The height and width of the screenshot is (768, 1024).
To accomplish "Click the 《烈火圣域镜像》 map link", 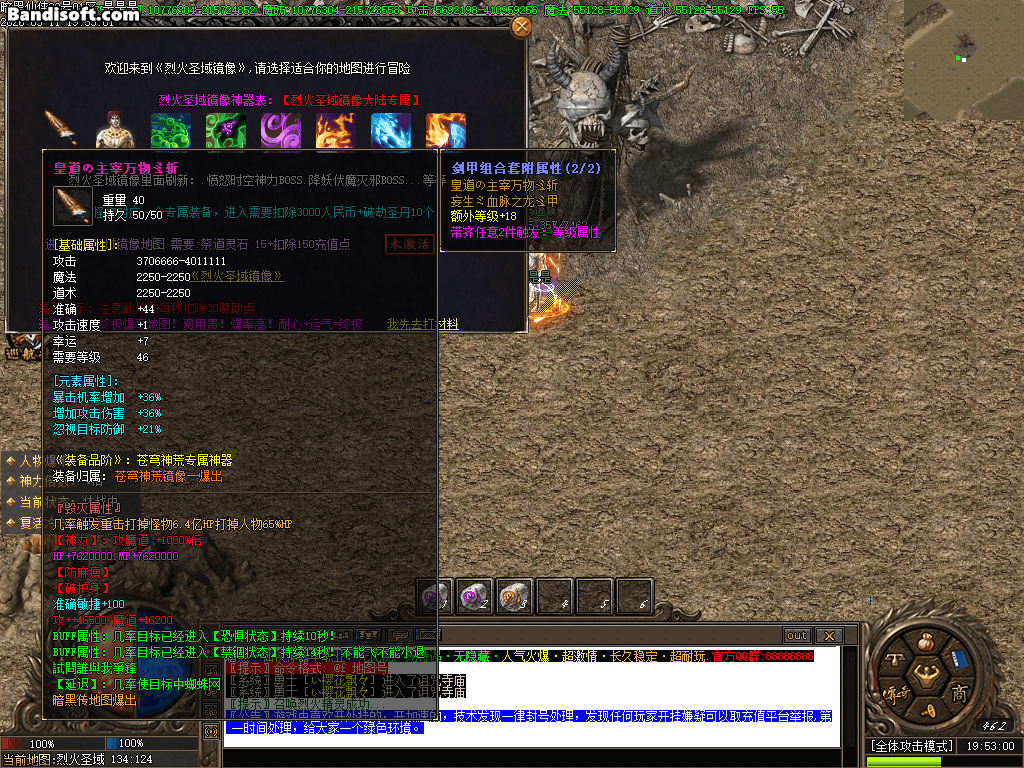I will pyautogui.click(x=237, y=276).
